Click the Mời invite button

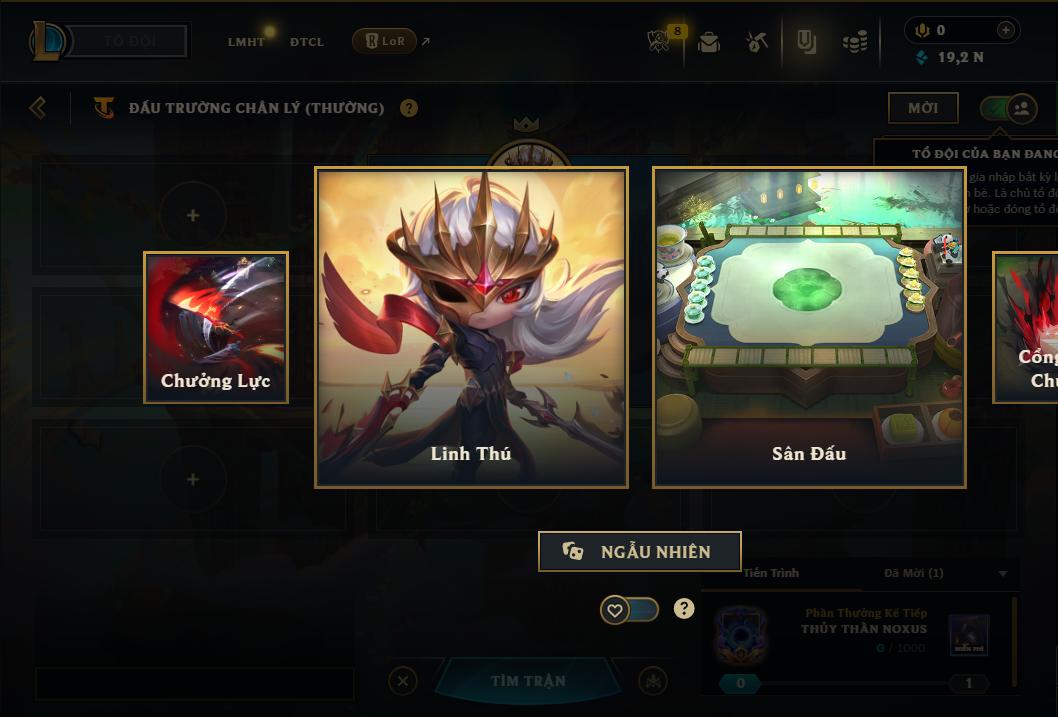(x=922, y=108)
